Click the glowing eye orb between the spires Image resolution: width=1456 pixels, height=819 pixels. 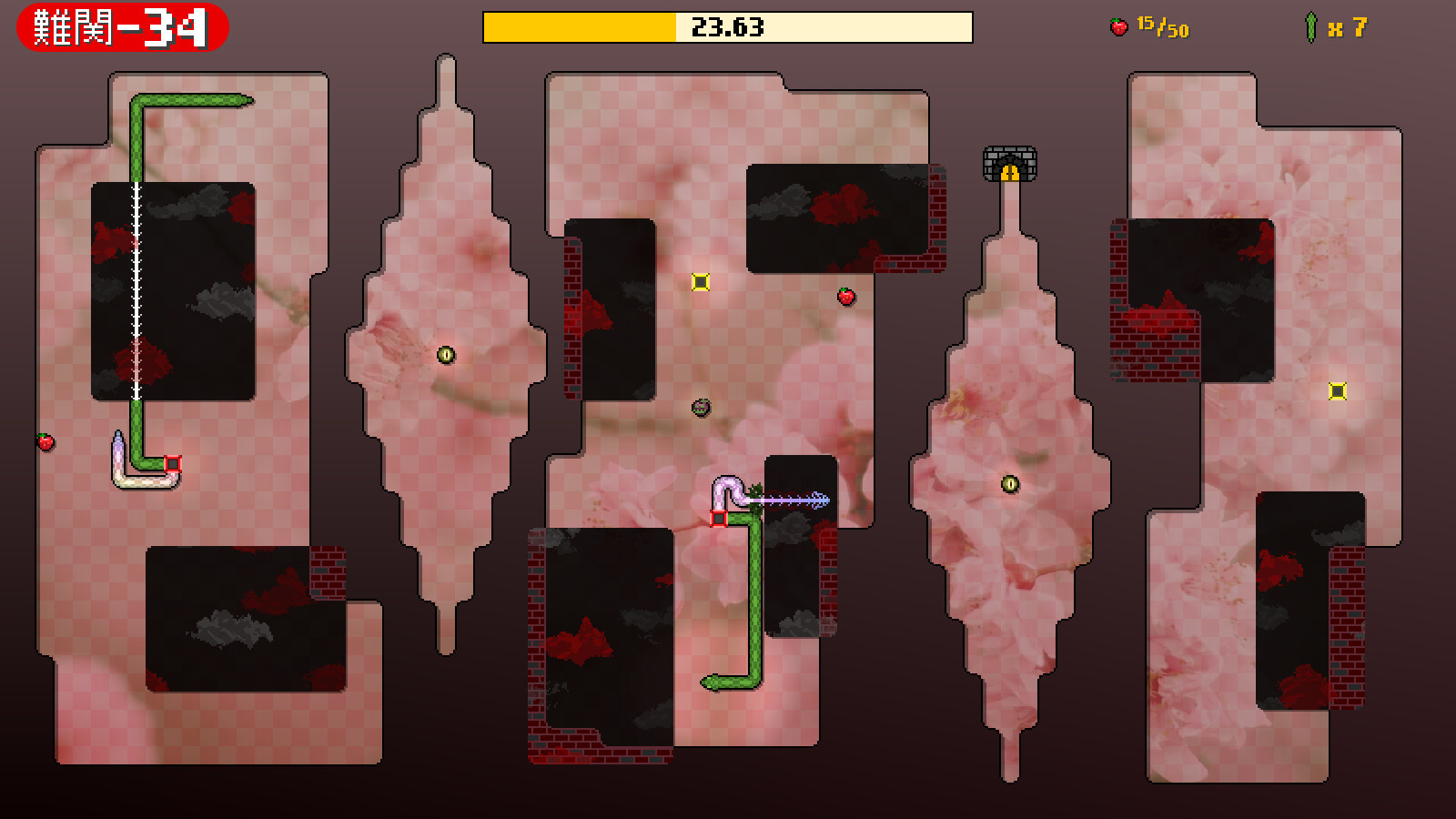point(446,355)
